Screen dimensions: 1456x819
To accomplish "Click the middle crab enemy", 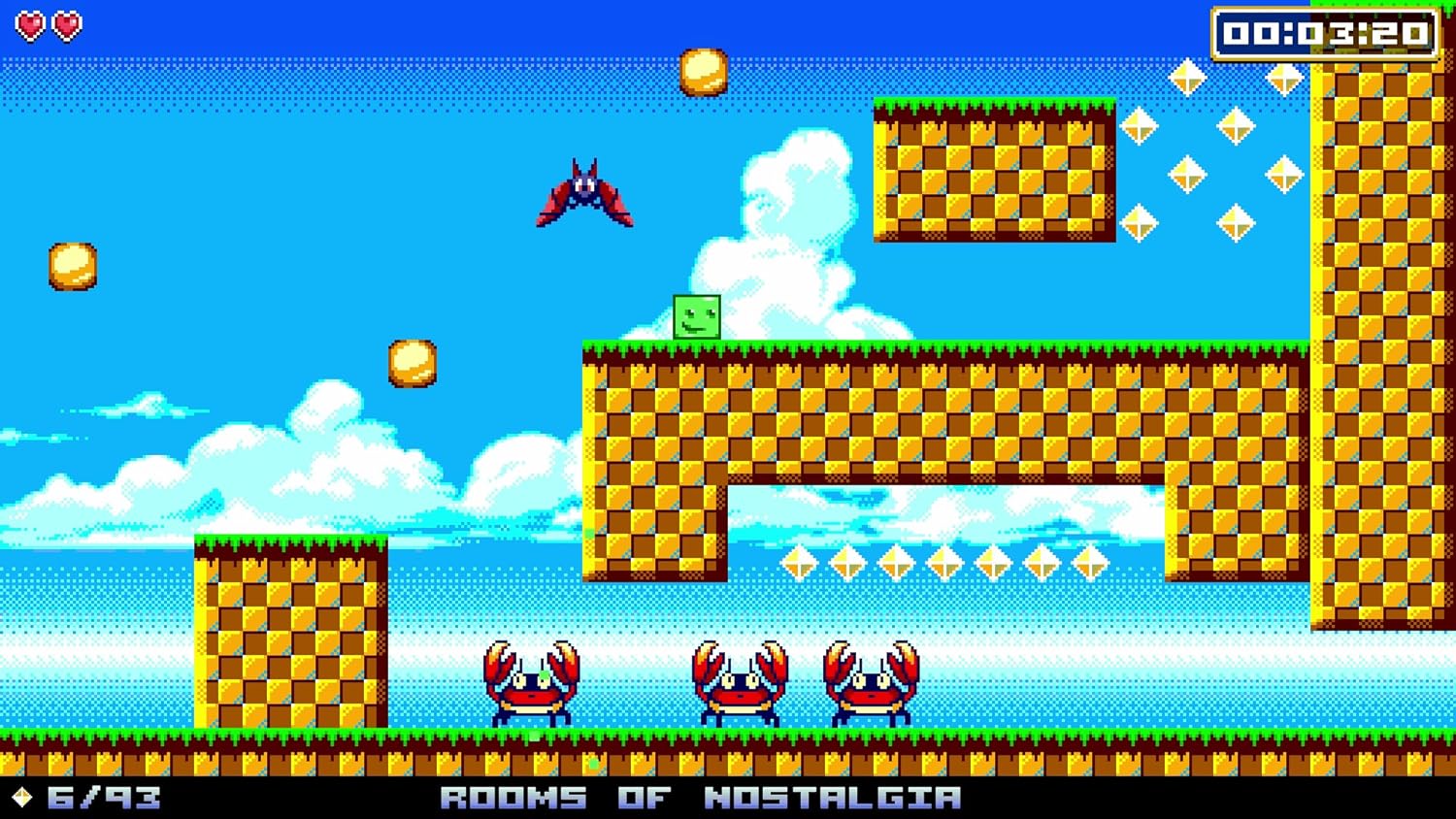I will pyautogui.click(x=741, y=689).
